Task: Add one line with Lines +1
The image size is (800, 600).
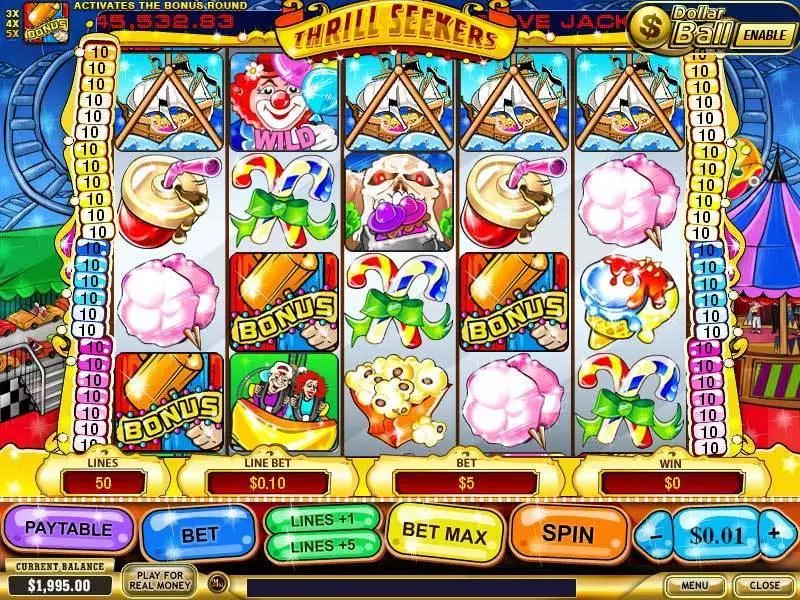Action: tap(322, 521)
